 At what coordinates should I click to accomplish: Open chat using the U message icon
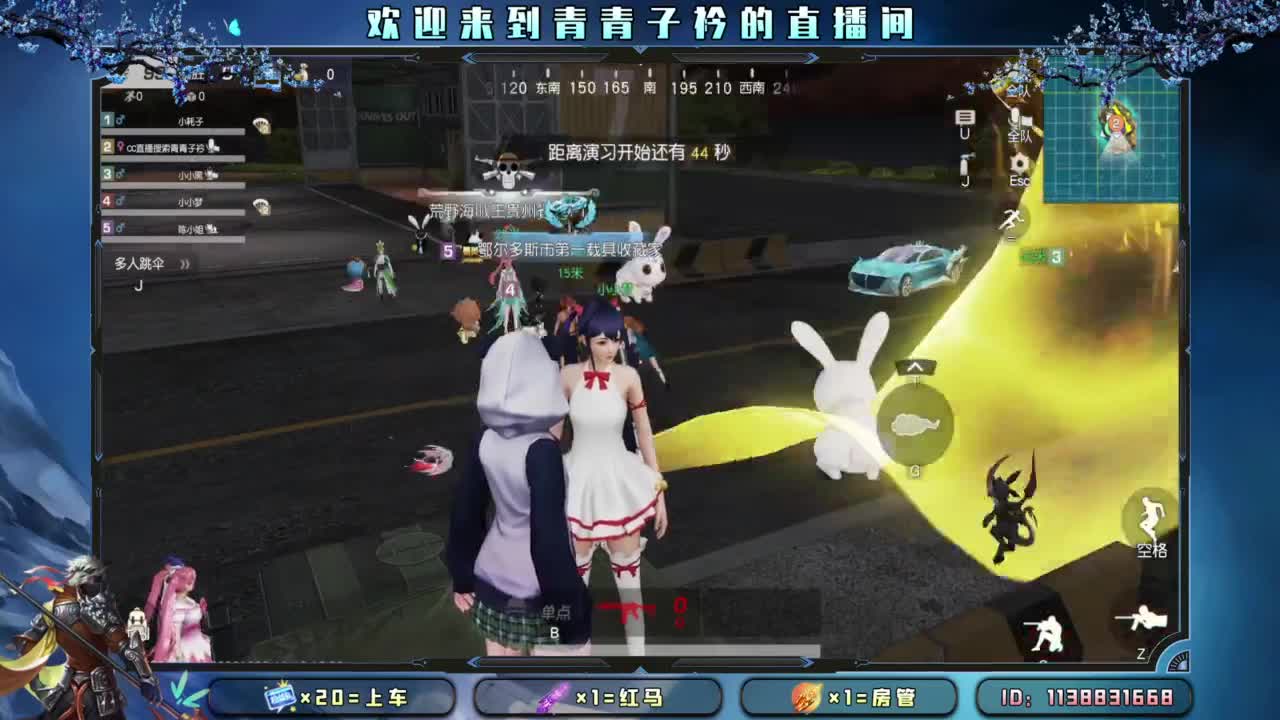[965, 119]
